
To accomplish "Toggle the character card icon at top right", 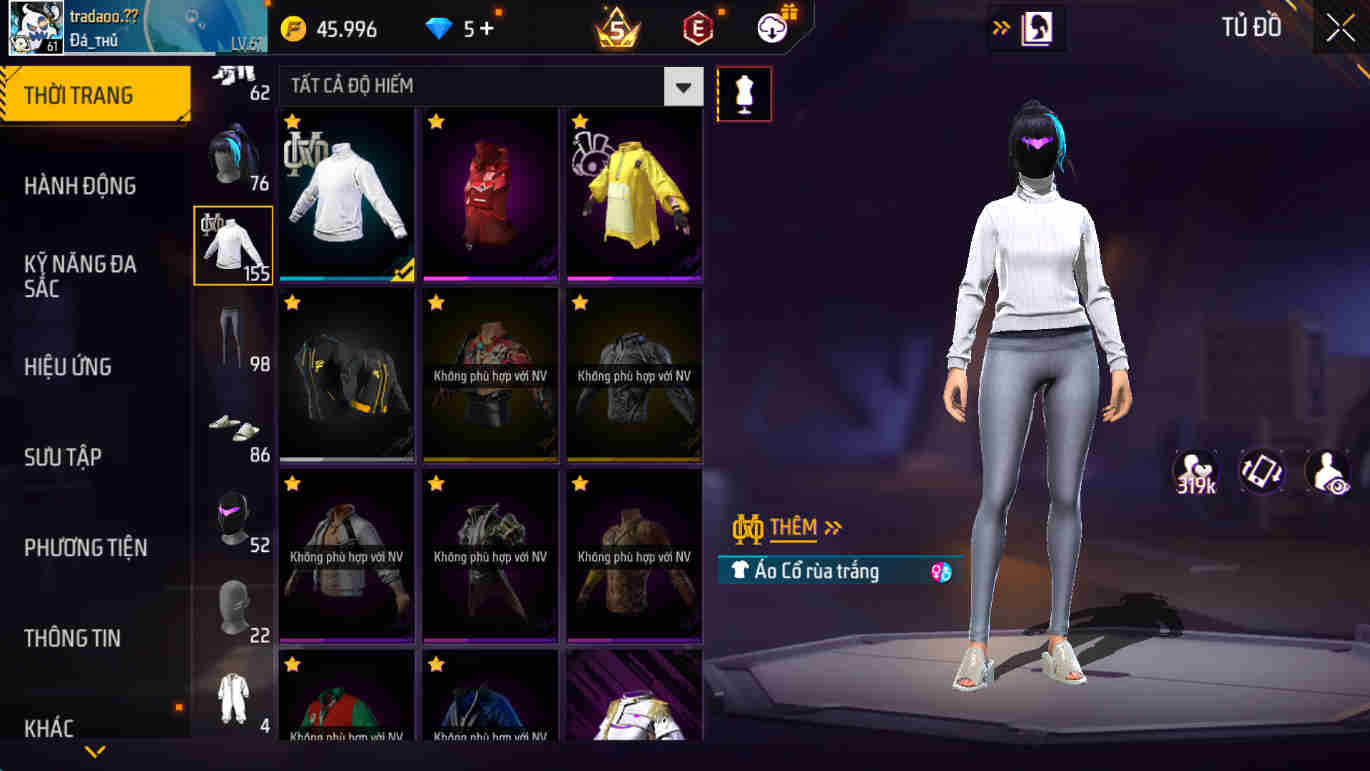I will click(x=1035, y=28).
